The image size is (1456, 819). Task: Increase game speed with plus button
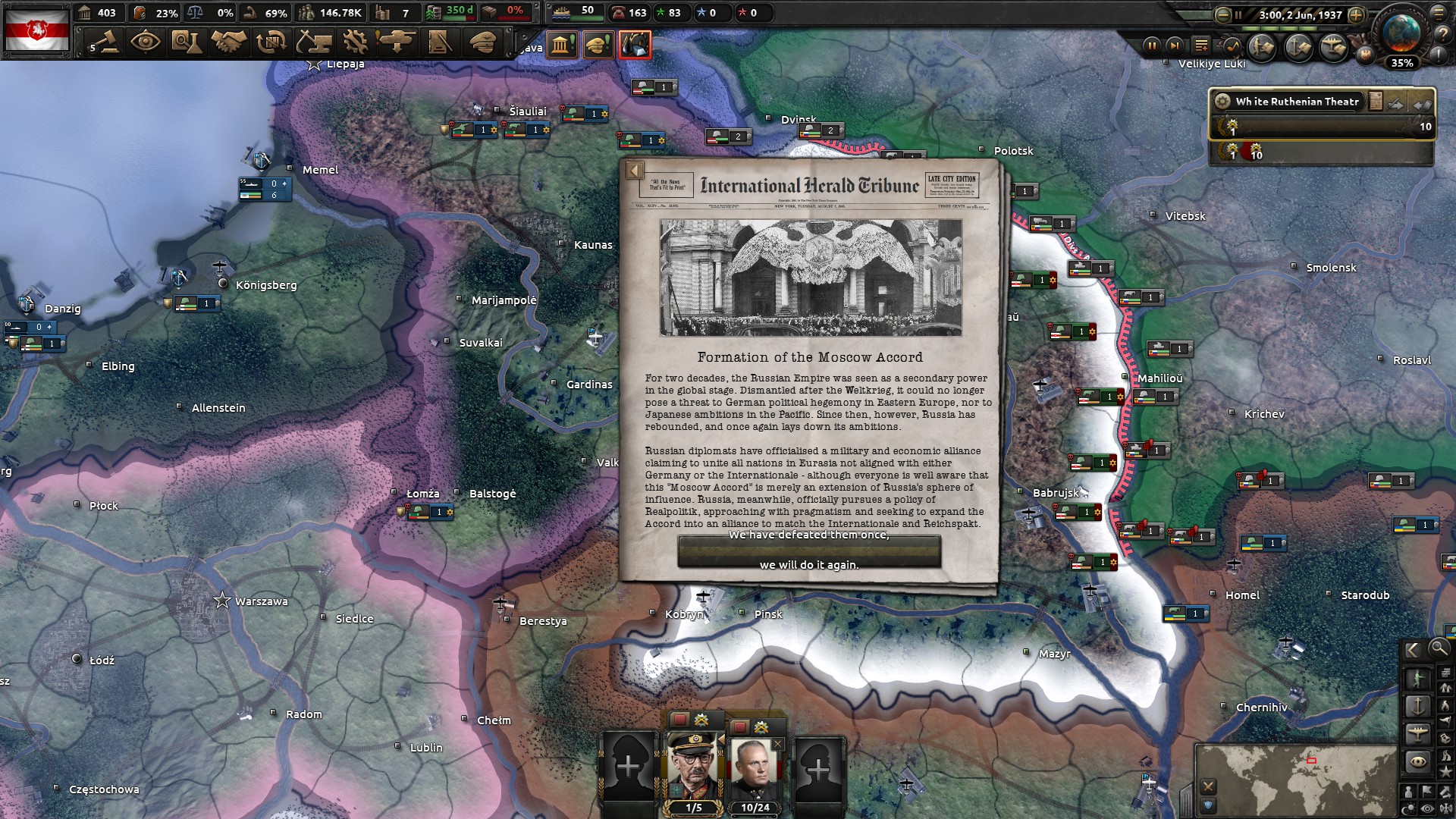pos(1357,14)
